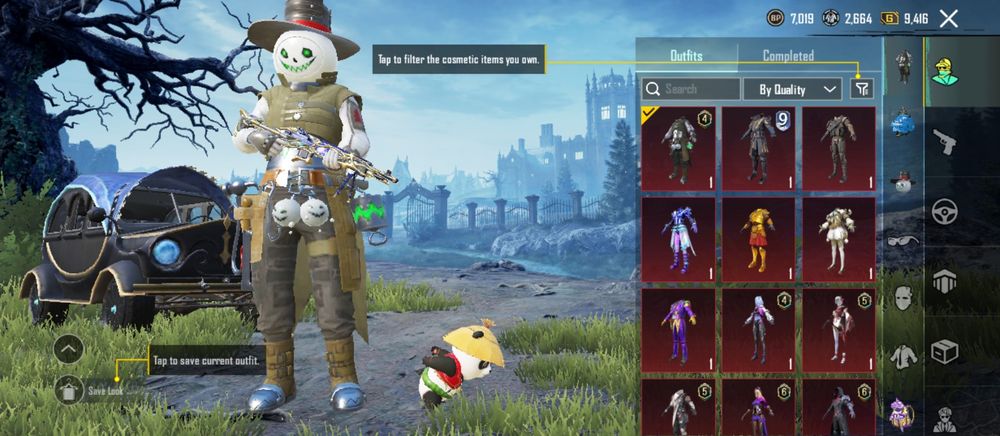The width and height of the screenshot is (1000, 436).
Task: Select the Outfits tab
Action: 686,56
